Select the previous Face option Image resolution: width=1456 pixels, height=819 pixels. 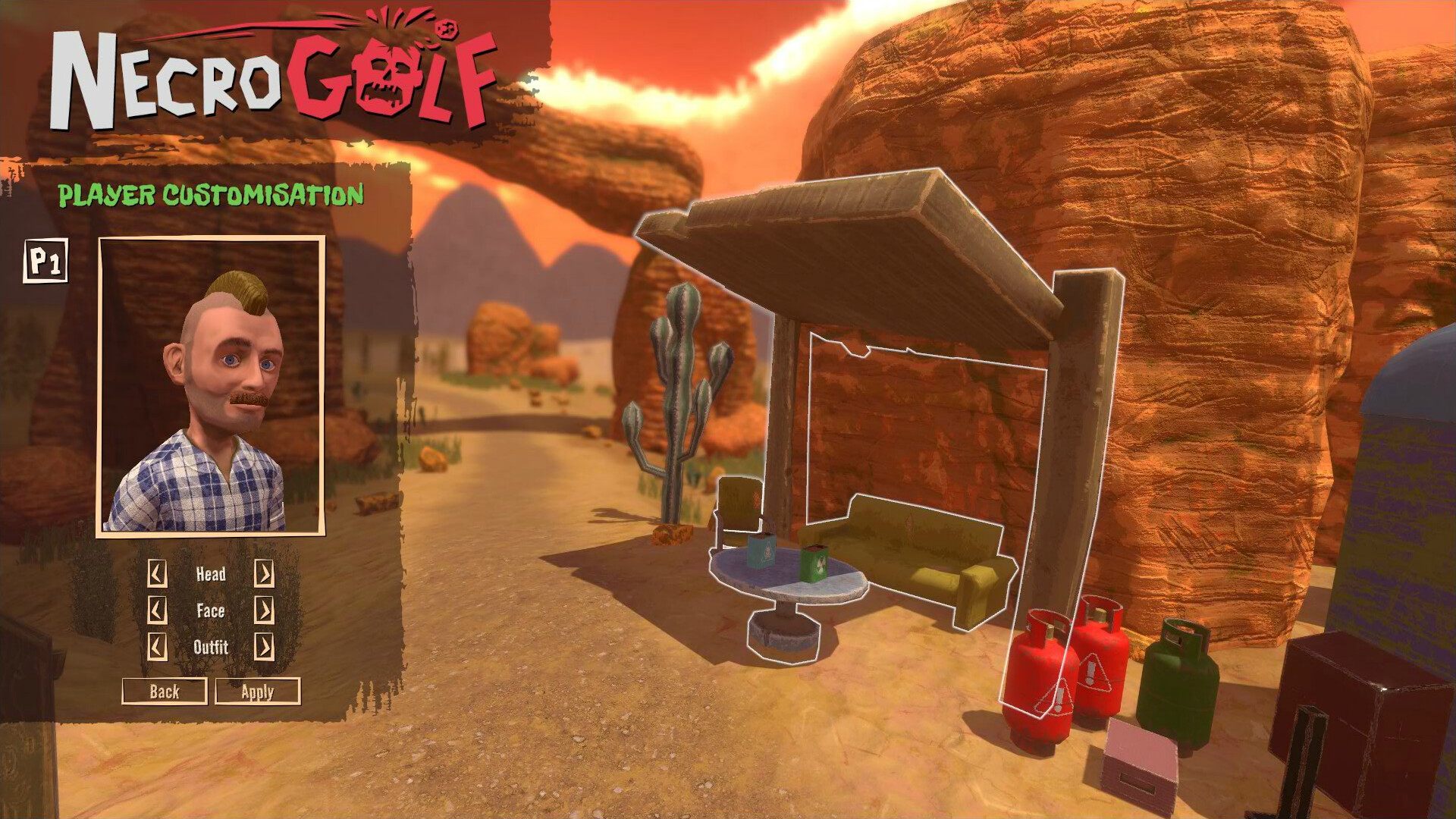157,611
